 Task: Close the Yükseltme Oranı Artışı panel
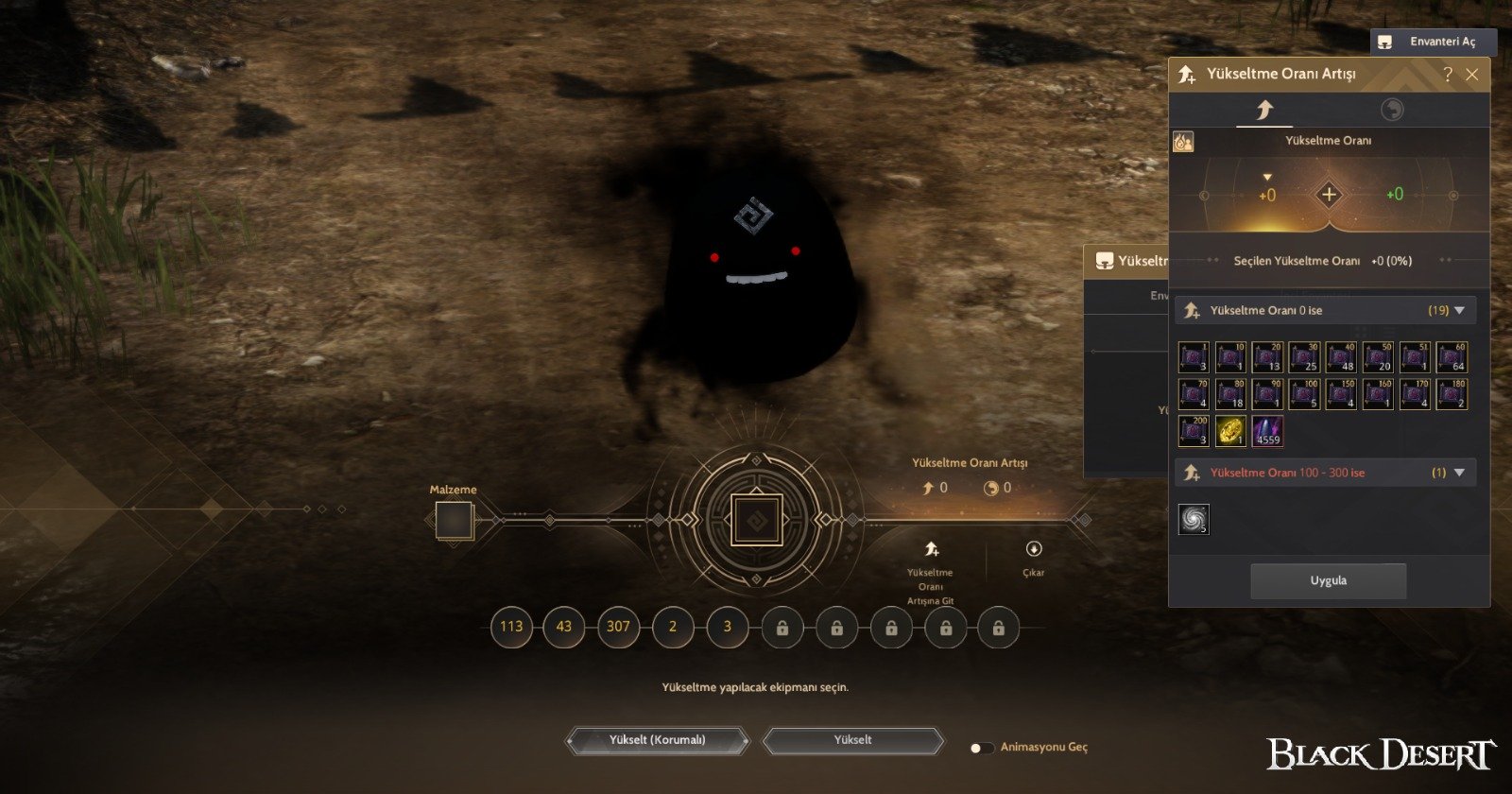click(x=1471, y=75)
